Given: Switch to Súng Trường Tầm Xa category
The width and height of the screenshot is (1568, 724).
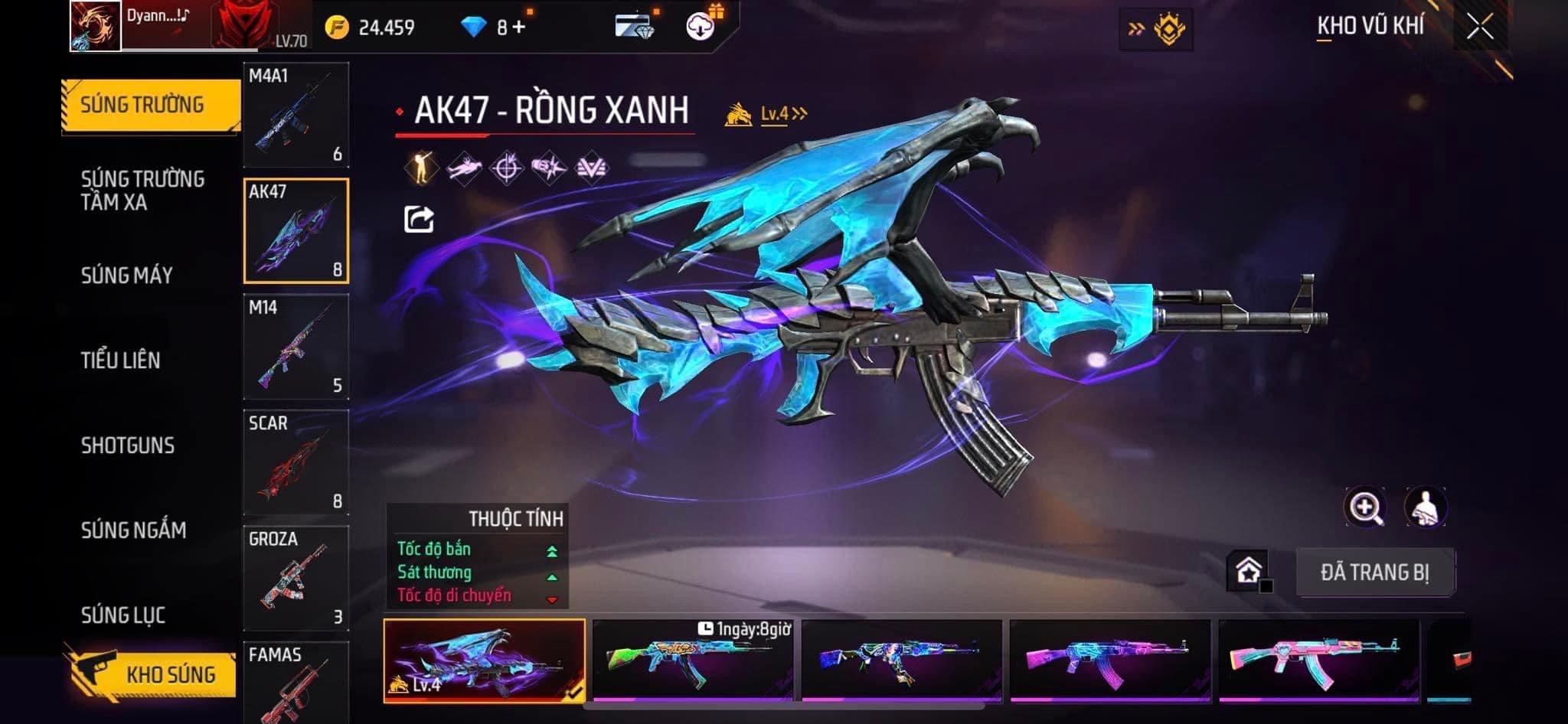Looking at the screenshot, I should point(142,191).
